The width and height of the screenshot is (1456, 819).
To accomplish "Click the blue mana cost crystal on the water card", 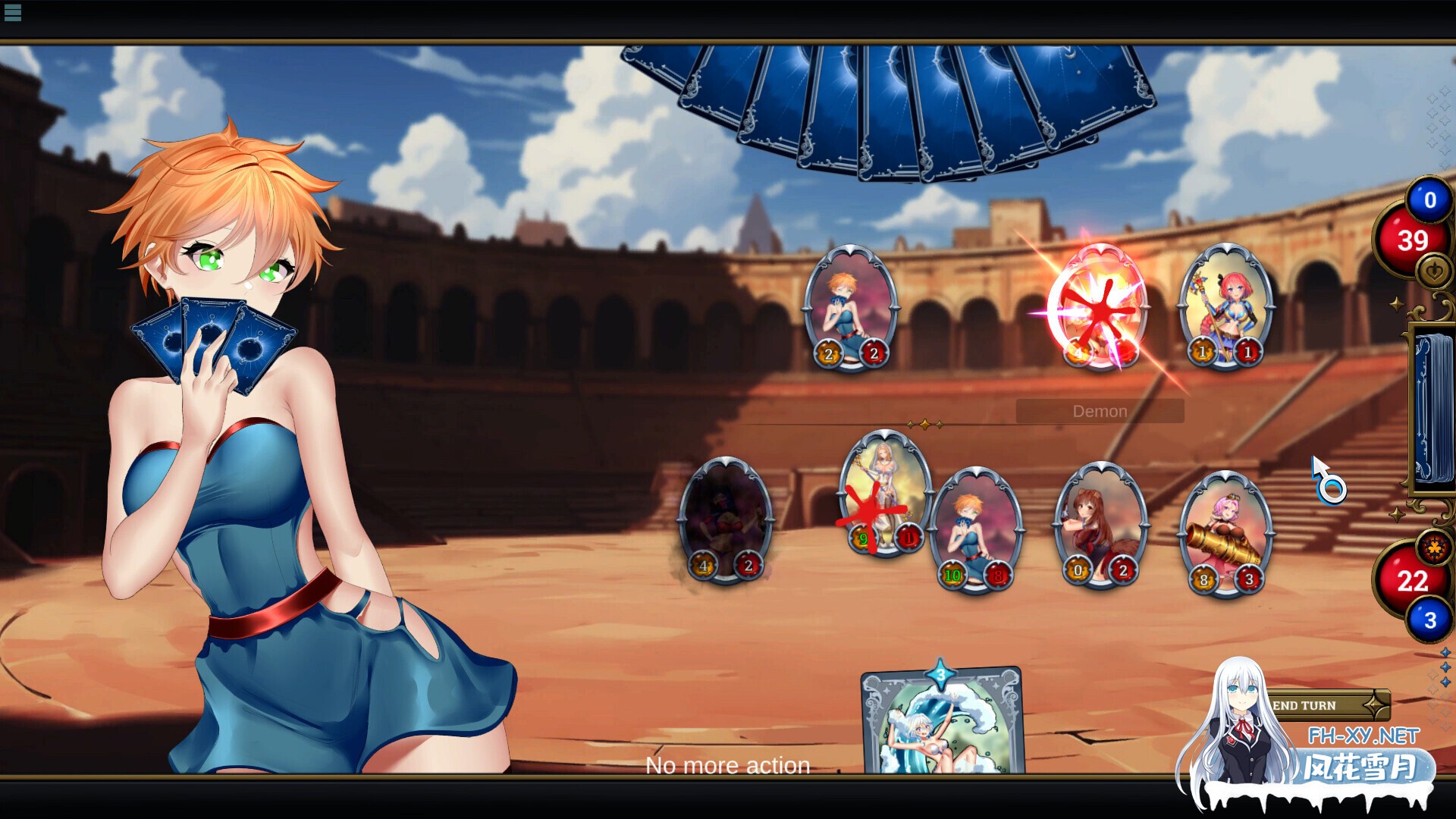I will click(940, 672).
